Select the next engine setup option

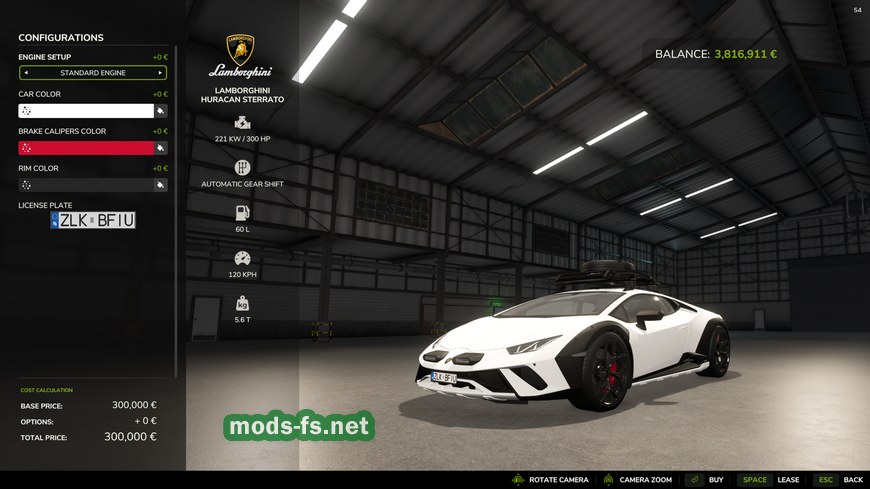tap(160, 73)
